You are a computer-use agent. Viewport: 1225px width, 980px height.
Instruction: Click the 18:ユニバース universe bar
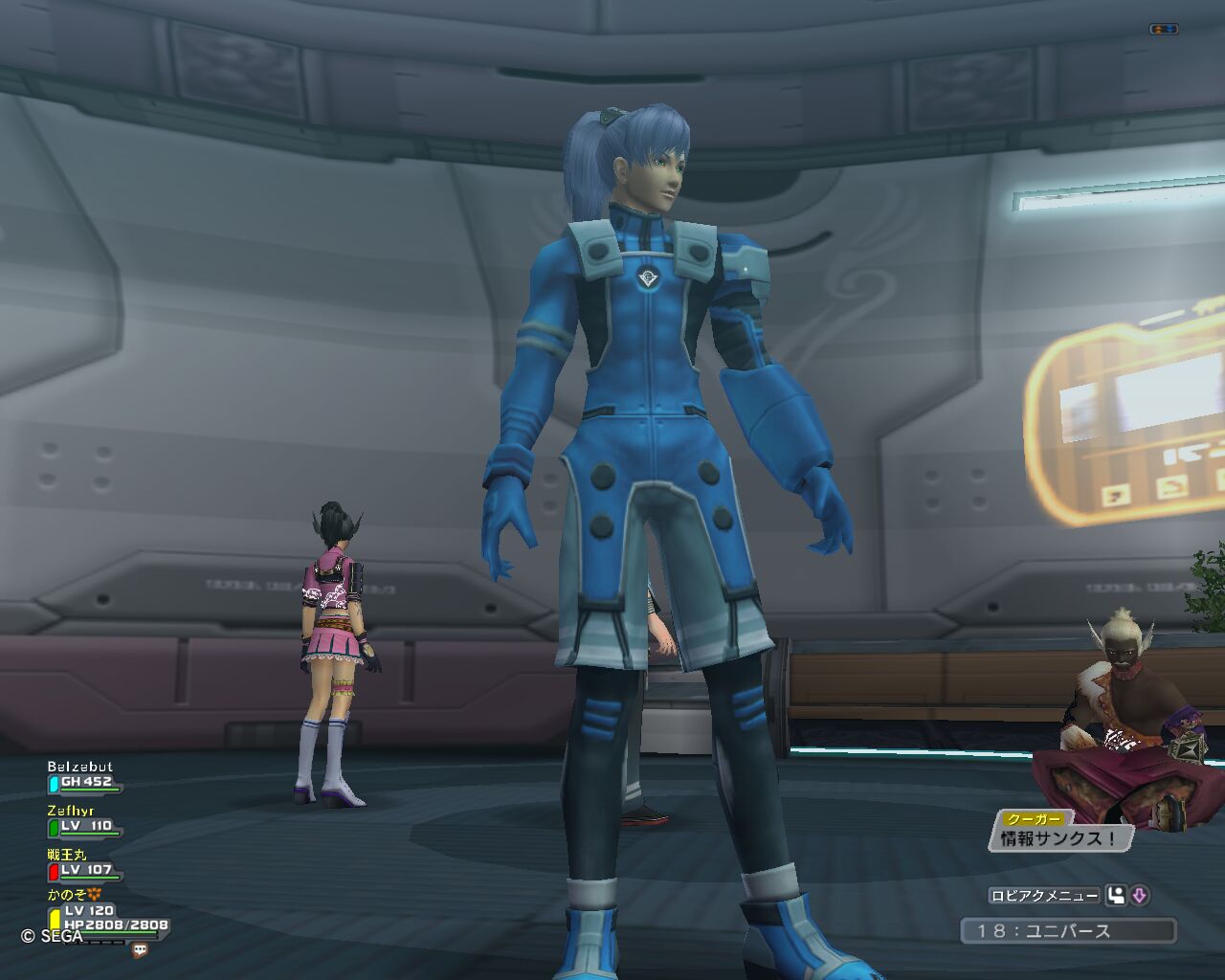pyautogui.click(x=1068, y=930)
